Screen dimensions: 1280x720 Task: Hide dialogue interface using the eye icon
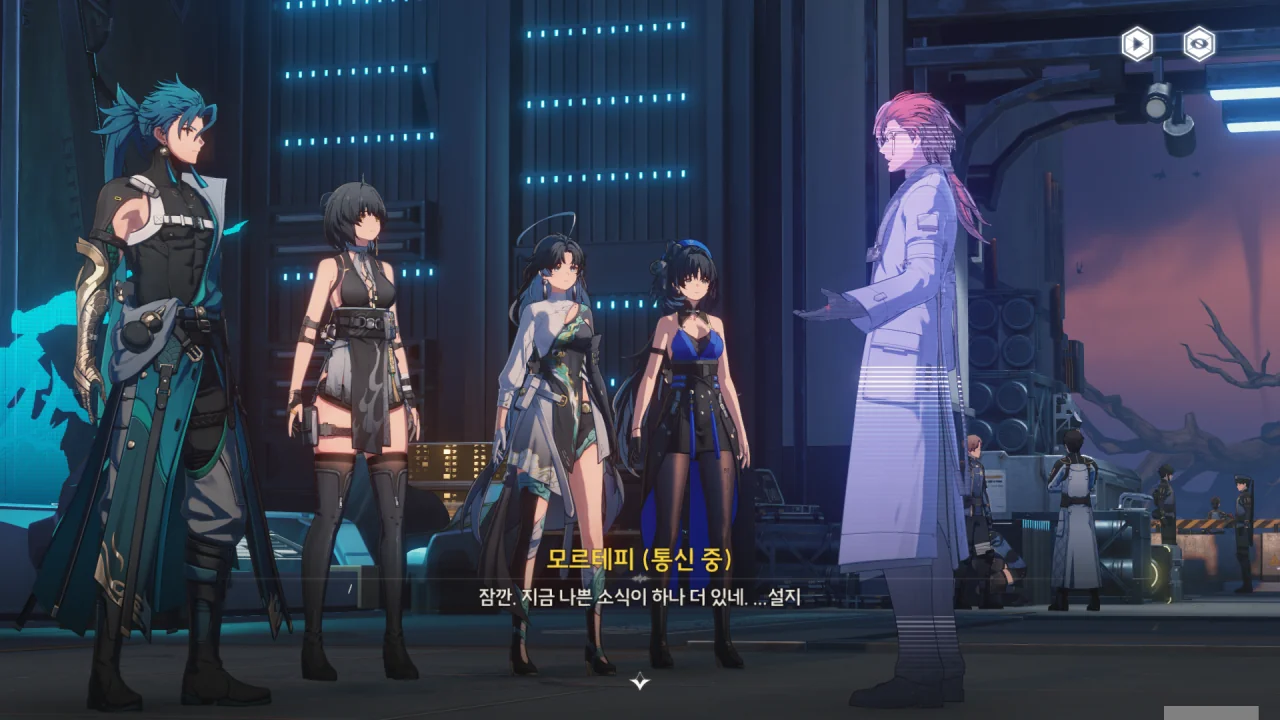click(1199, 44)
